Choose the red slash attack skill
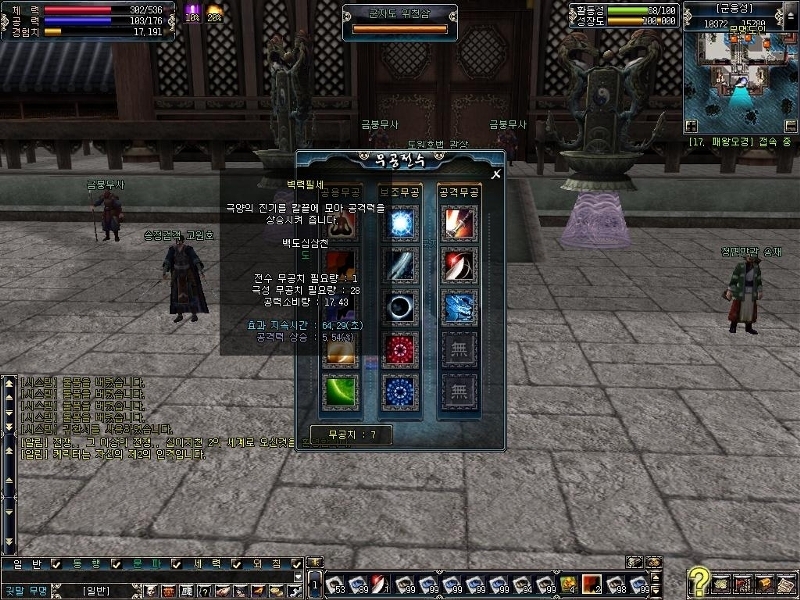800x600 pixels. [x=460, y=265]
